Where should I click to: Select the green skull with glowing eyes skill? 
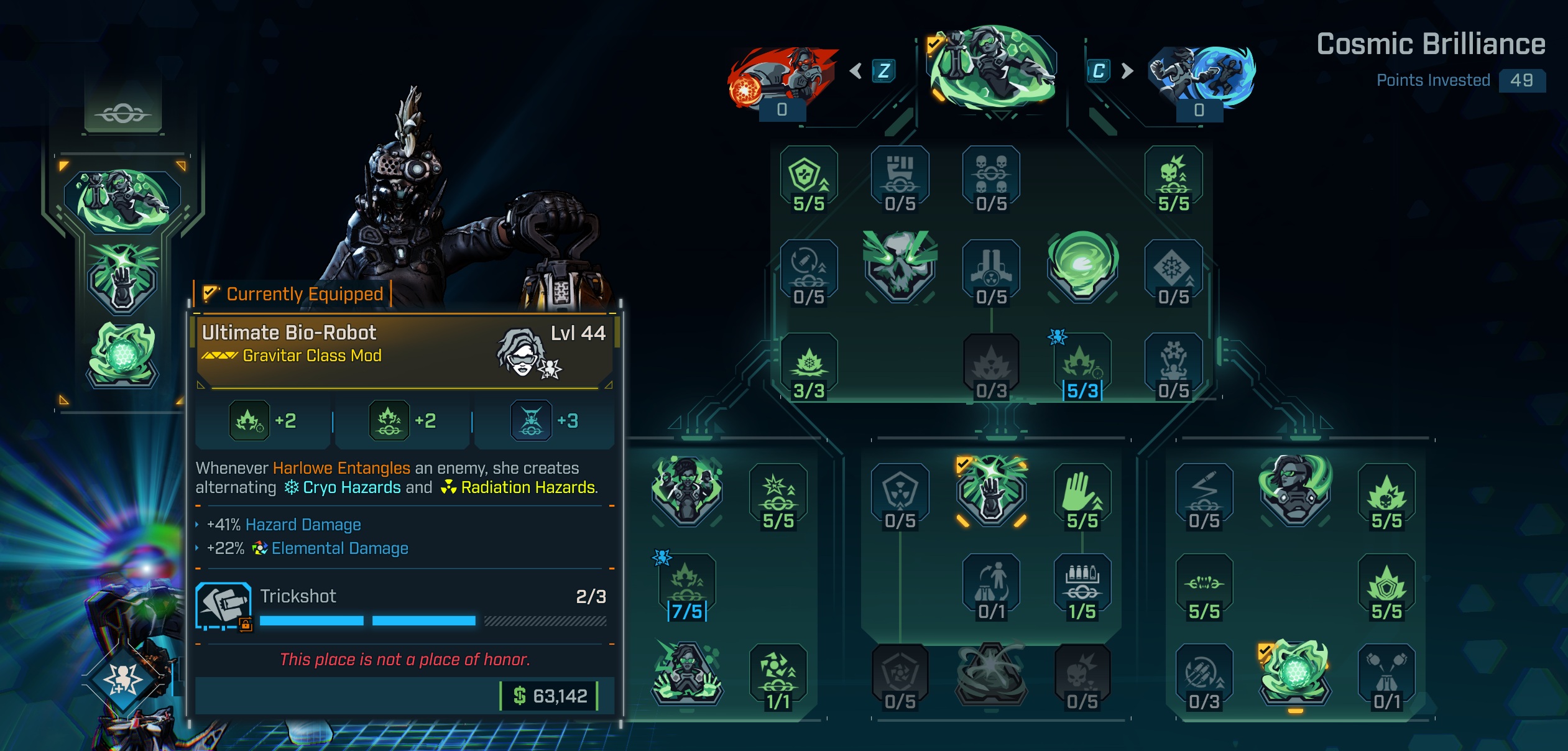click(900, 266)
